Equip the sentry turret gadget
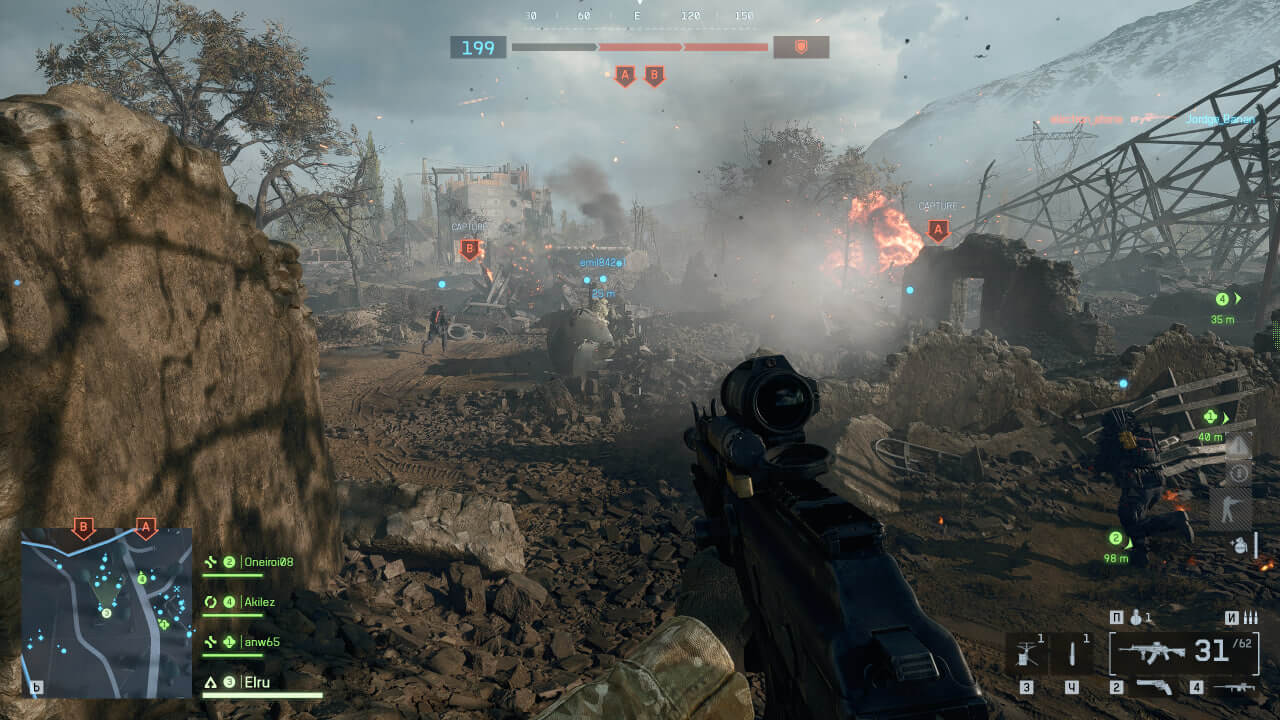 coord(1025,653)
